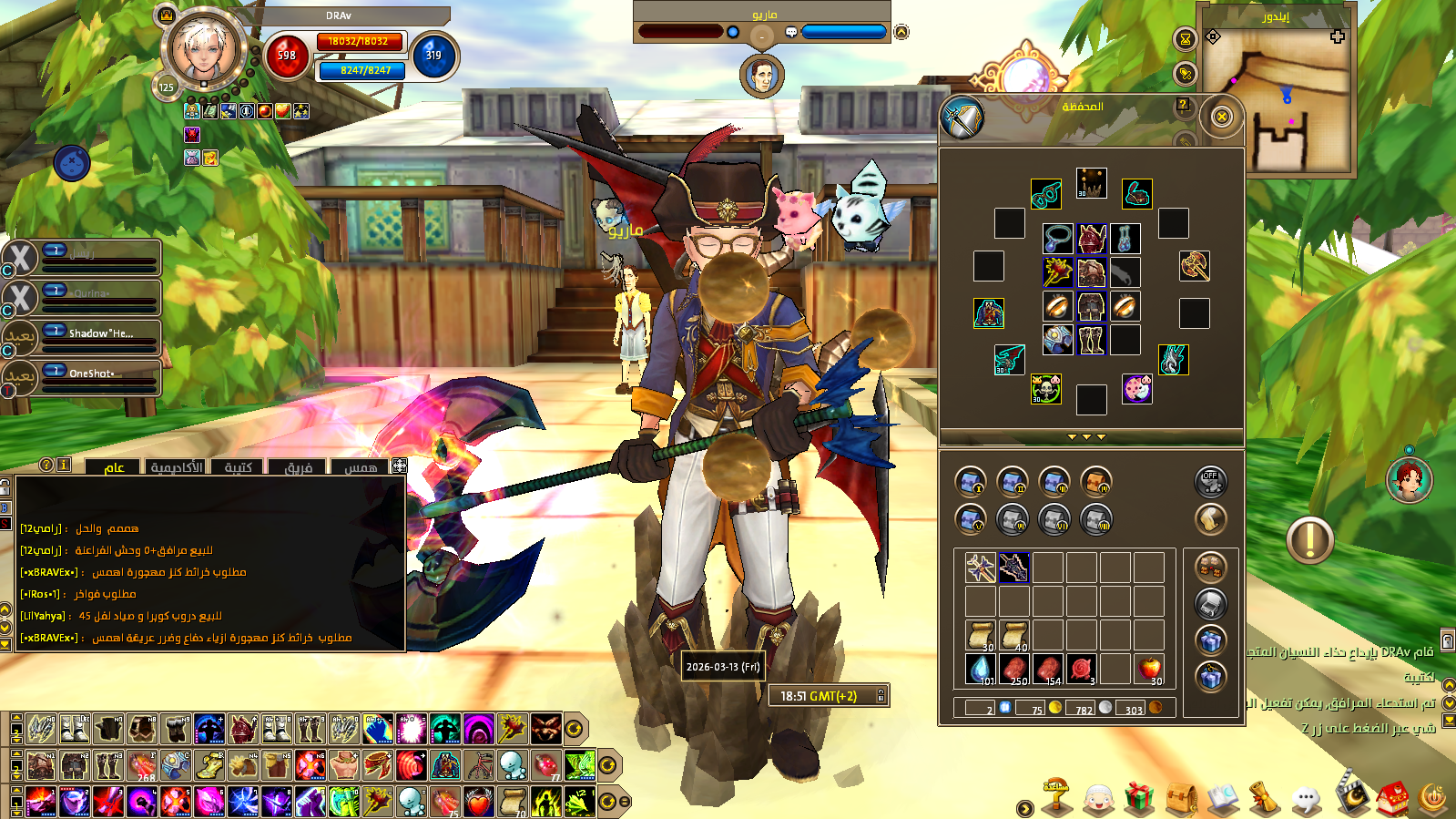Viewport: 1456px width, 819px height.
Task: Switch to the الأكاديمية chat tab
Action: (177, 467)
